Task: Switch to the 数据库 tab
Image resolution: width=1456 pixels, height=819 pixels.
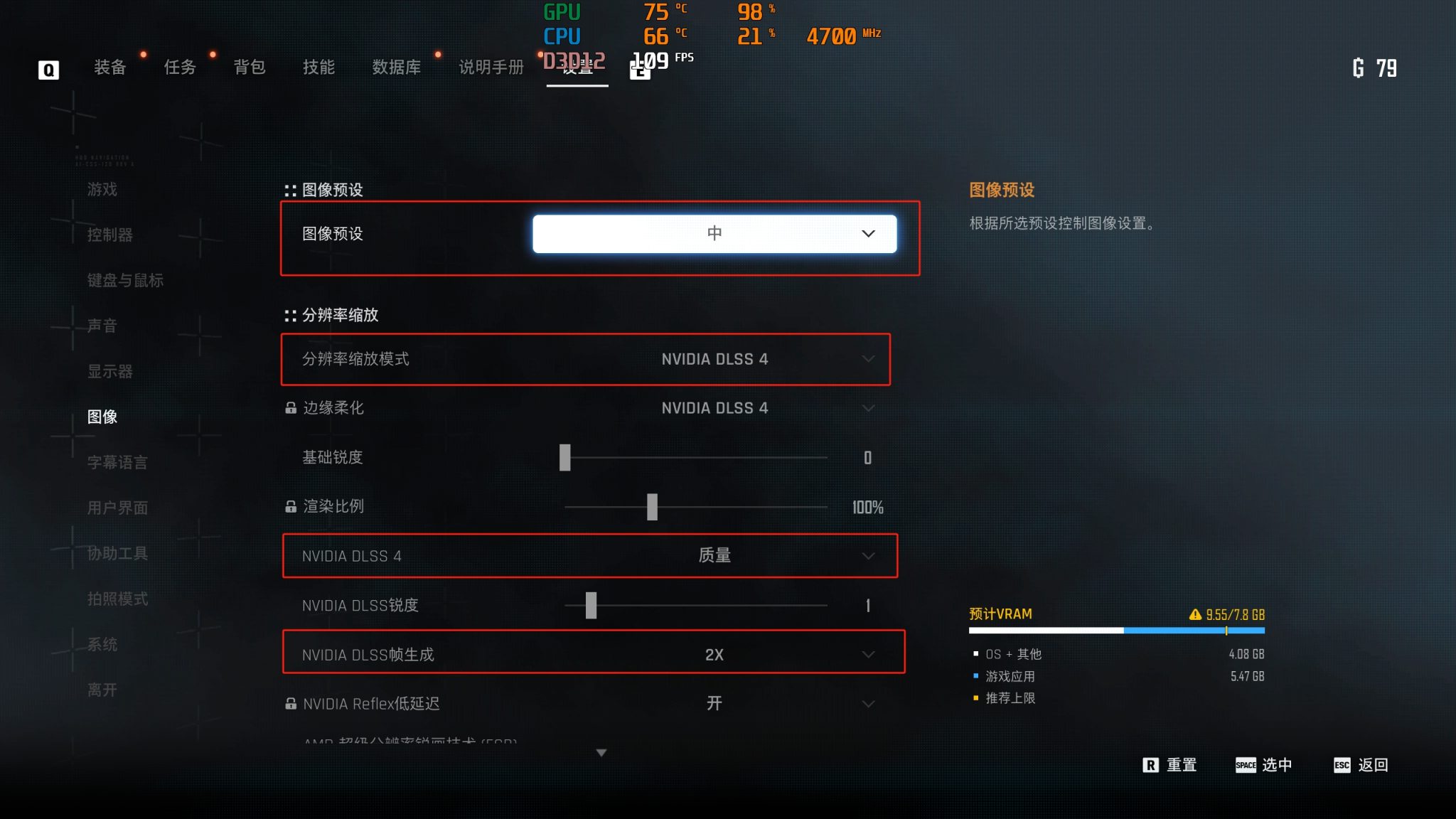Action: click(x=396, y=68)
